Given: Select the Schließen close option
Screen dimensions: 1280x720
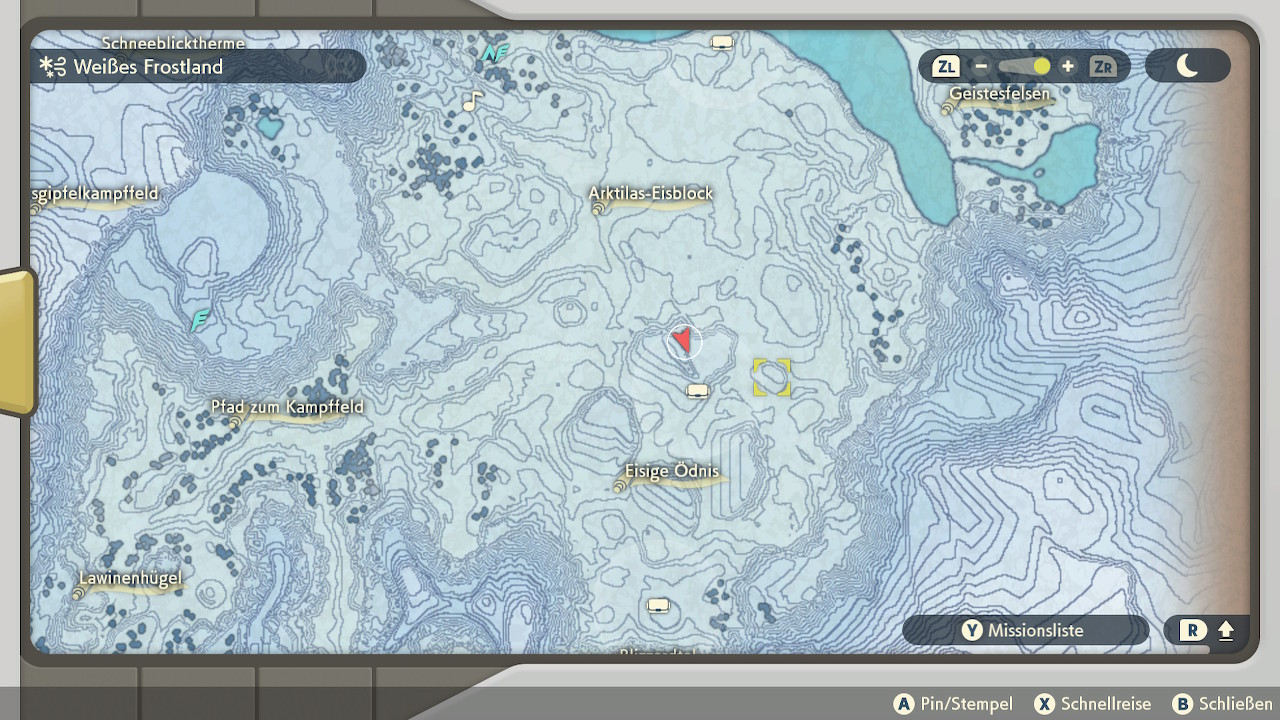Looking at the screenshot, I should (1224, 704).
